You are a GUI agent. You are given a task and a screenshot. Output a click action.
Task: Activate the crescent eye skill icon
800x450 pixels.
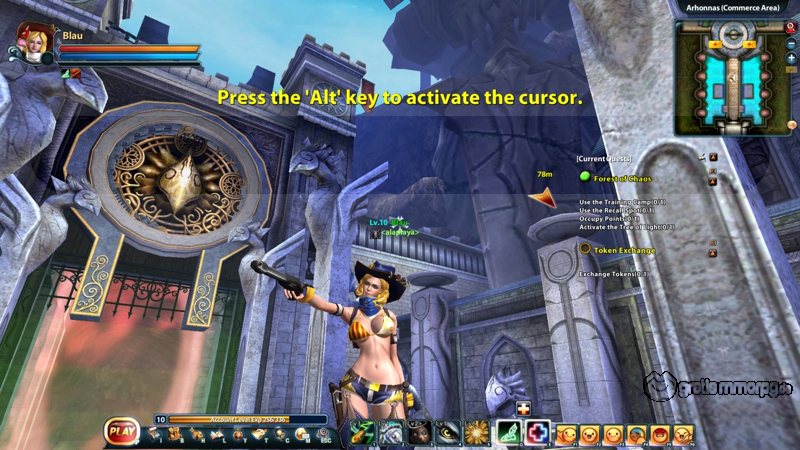(x=448, y=432)
